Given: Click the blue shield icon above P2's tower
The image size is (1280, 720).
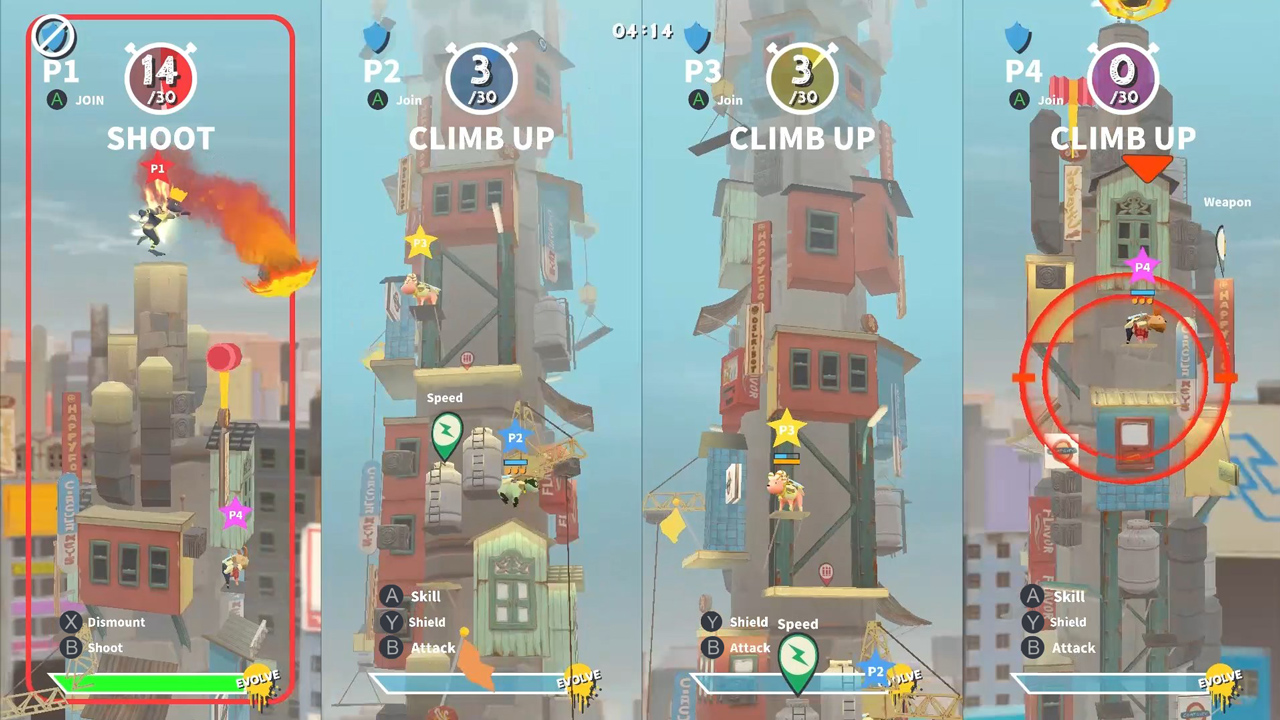Looking at the screenshot, I should coord(377,37).
